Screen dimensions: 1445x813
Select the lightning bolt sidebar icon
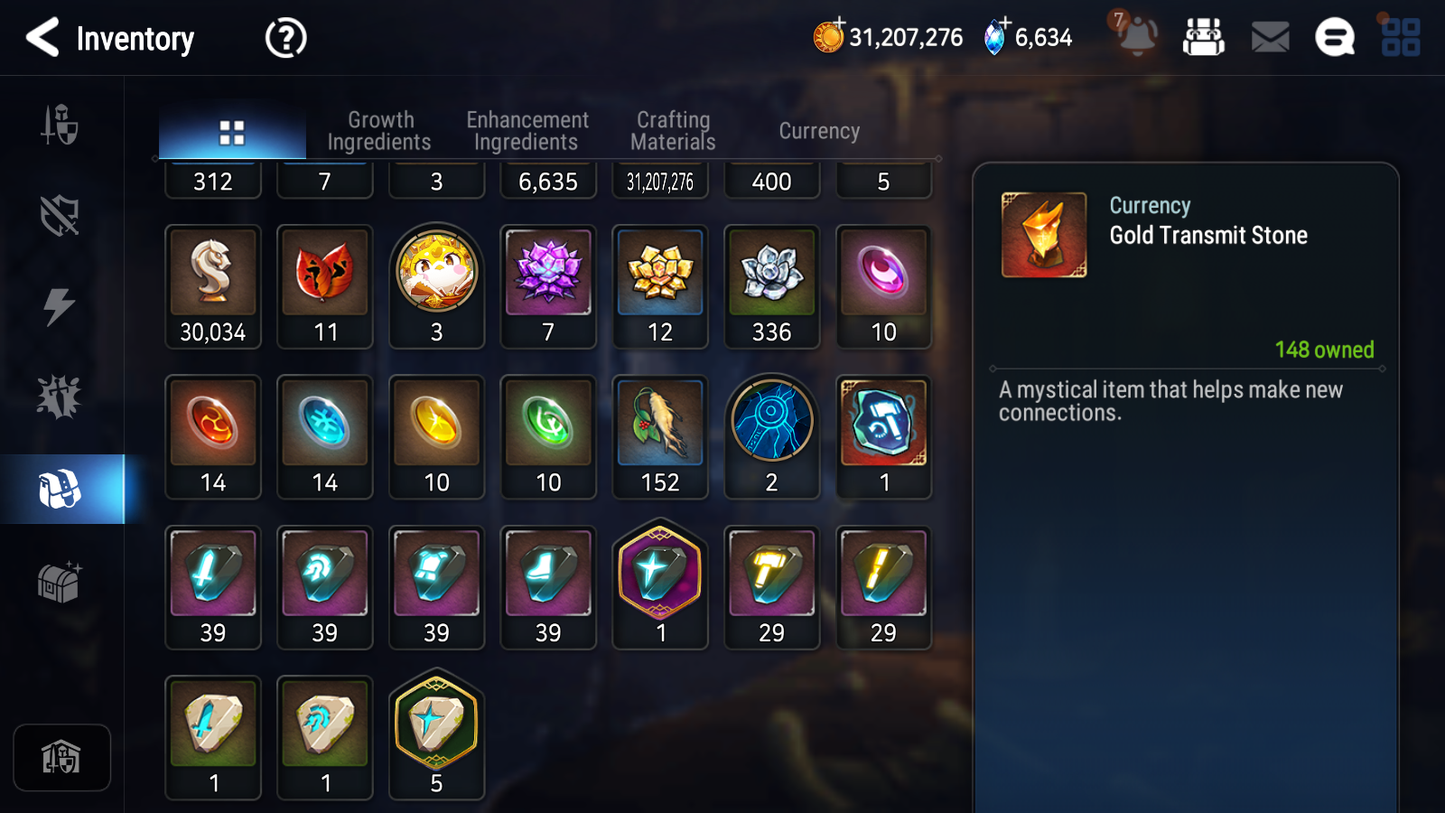click(62, 305)
